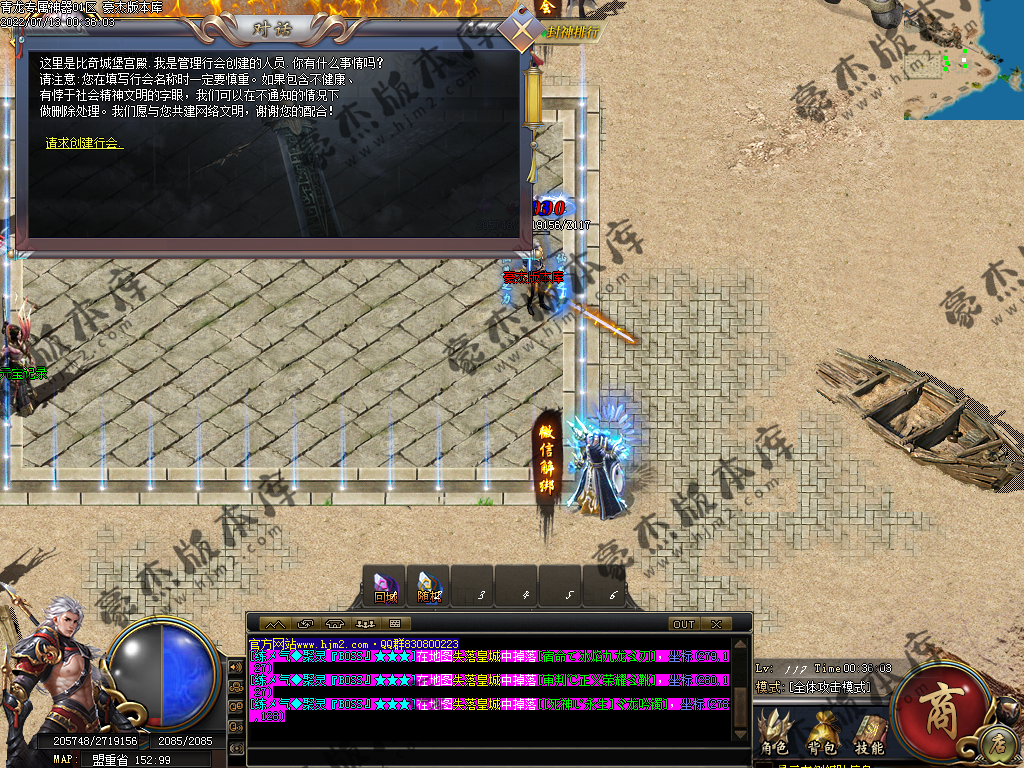Click the first chat toolbar mountain icon
The height and width of the screenshot is (768, 1024).
pos(274,624)
